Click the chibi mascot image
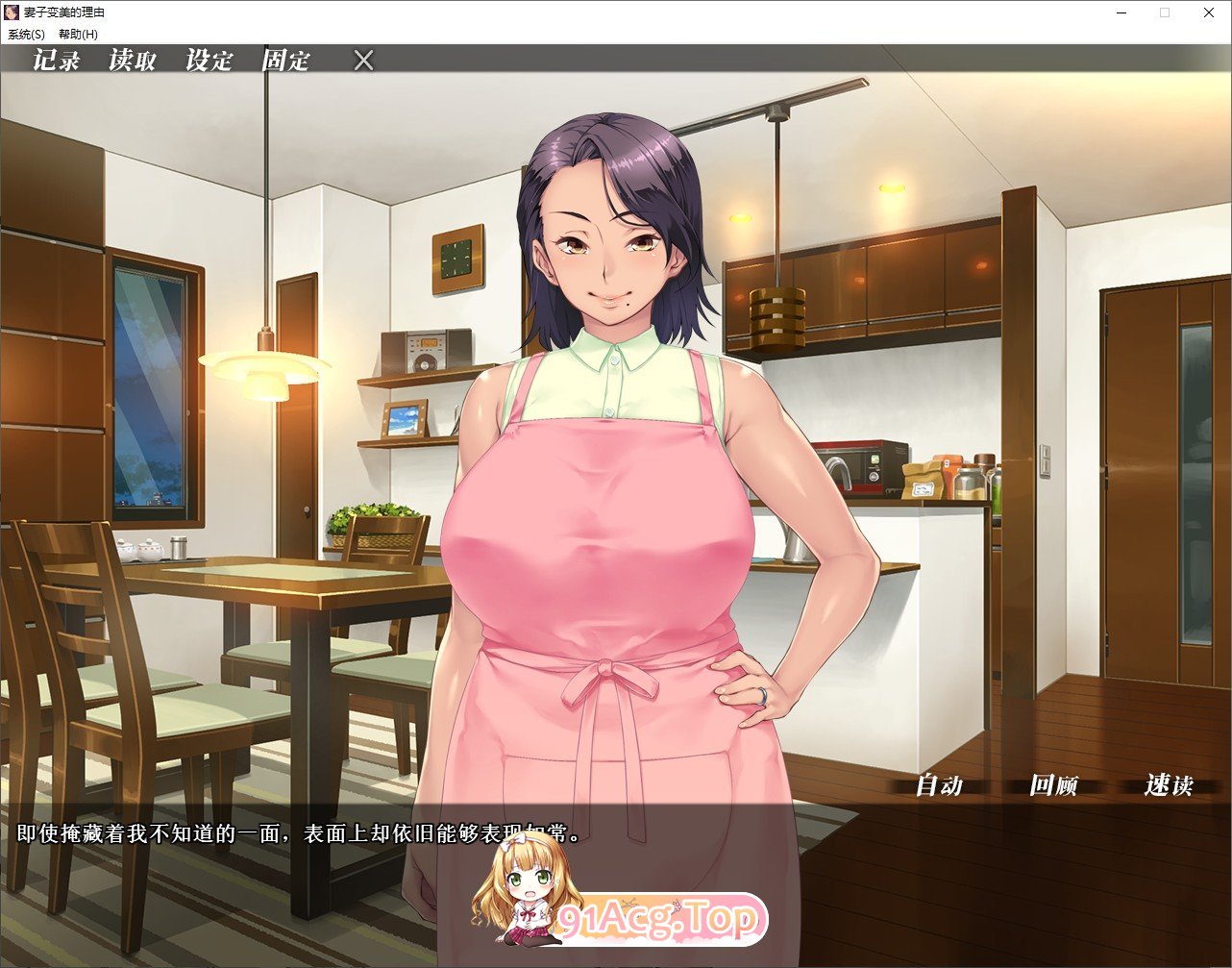 (x=519, y=899)
